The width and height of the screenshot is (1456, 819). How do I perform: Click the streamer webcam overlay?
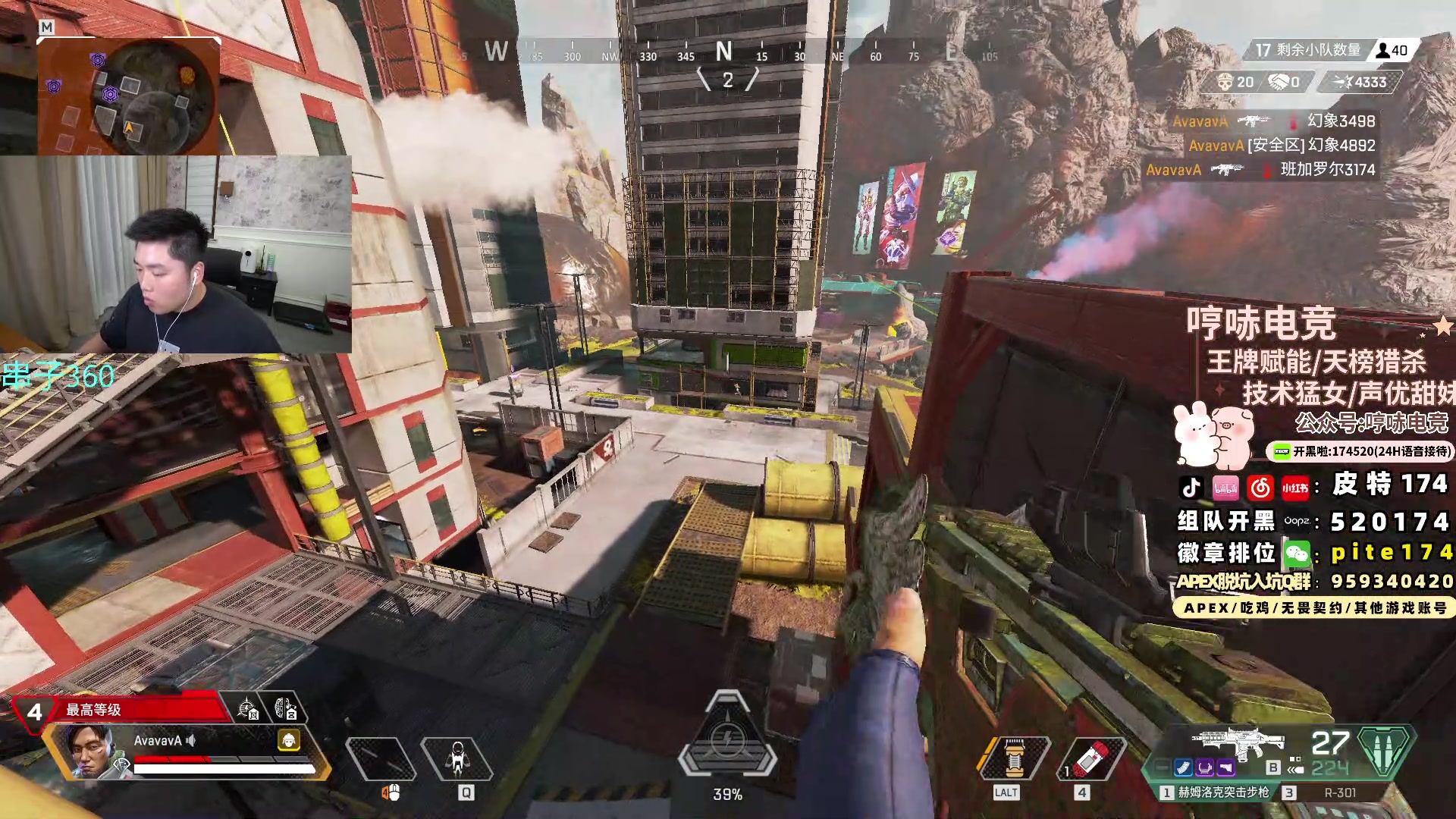tap(176, 254)
